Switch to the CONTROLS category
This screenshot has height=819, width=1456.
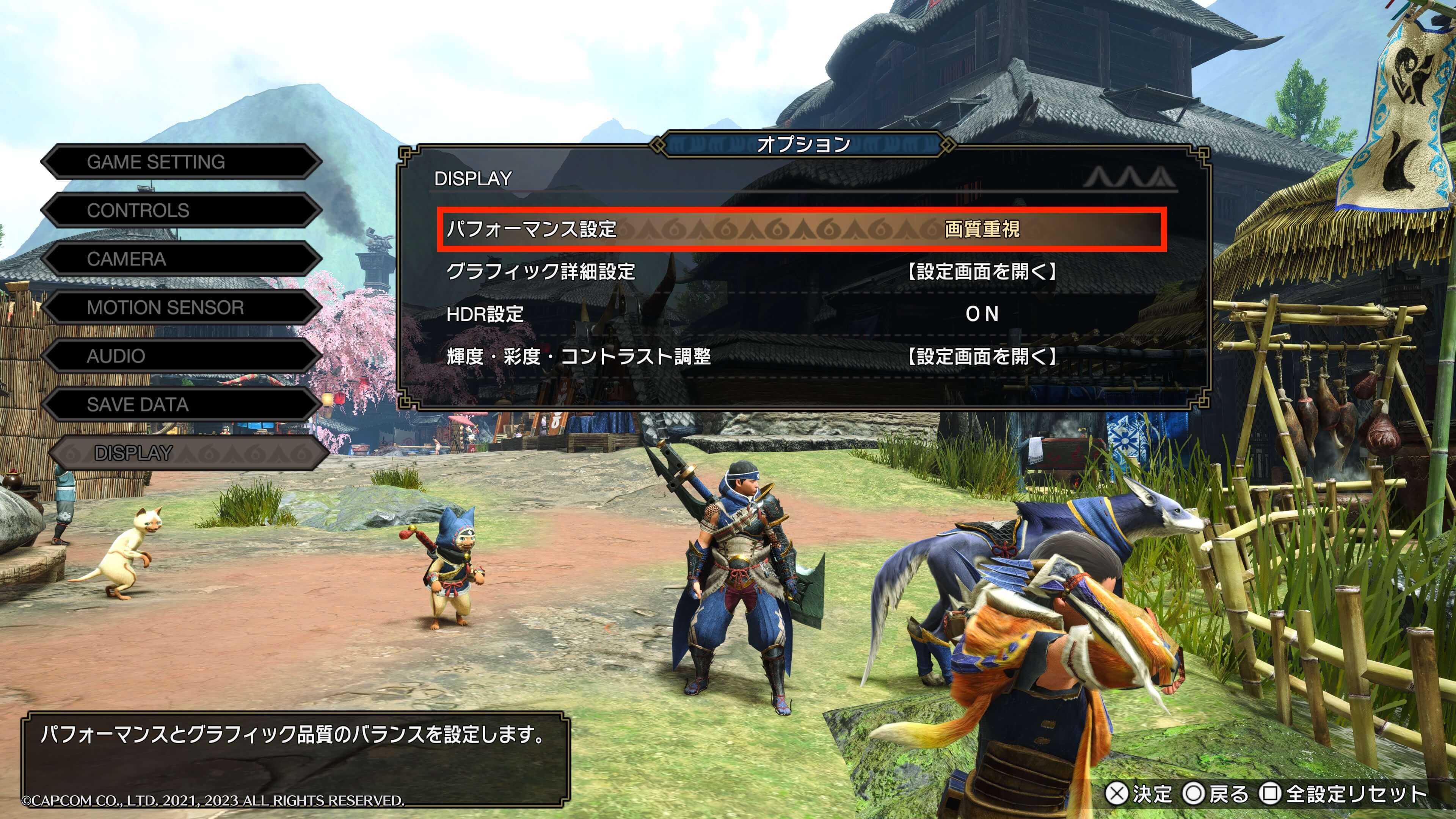[181, 211]
